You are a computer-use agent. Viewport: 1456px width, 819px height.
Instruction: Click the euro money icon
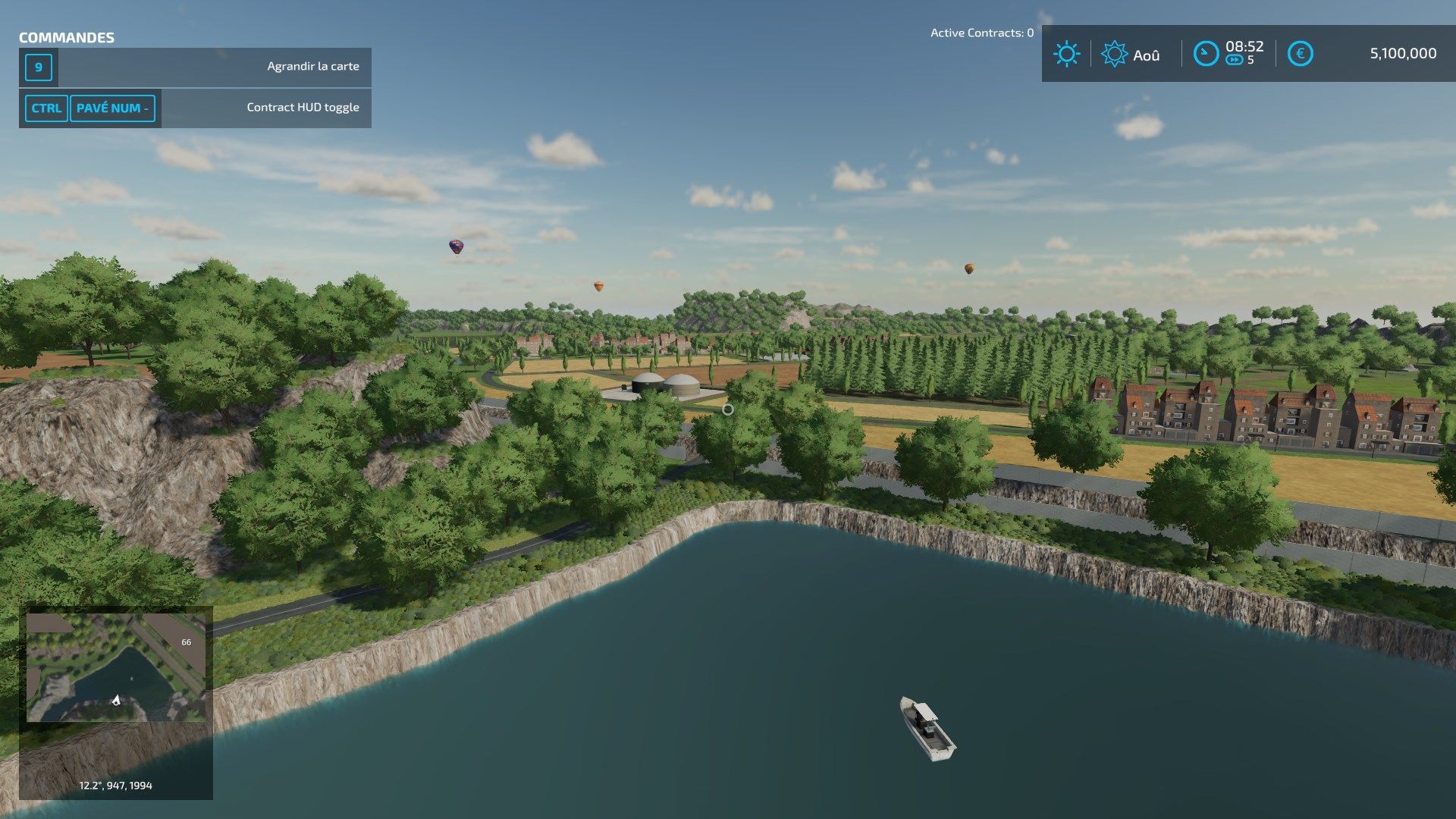(1300, 54)
